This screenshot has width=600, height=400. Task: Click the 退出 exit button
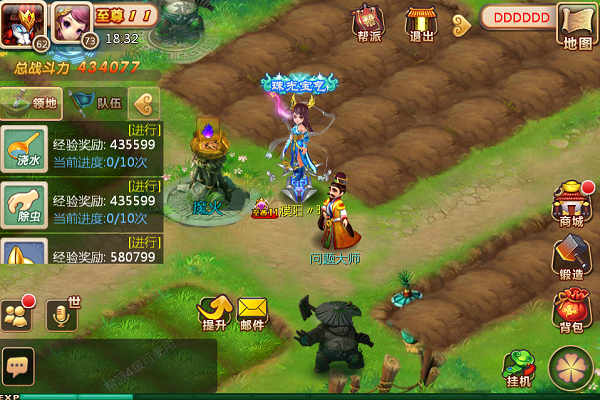point(421,24)
